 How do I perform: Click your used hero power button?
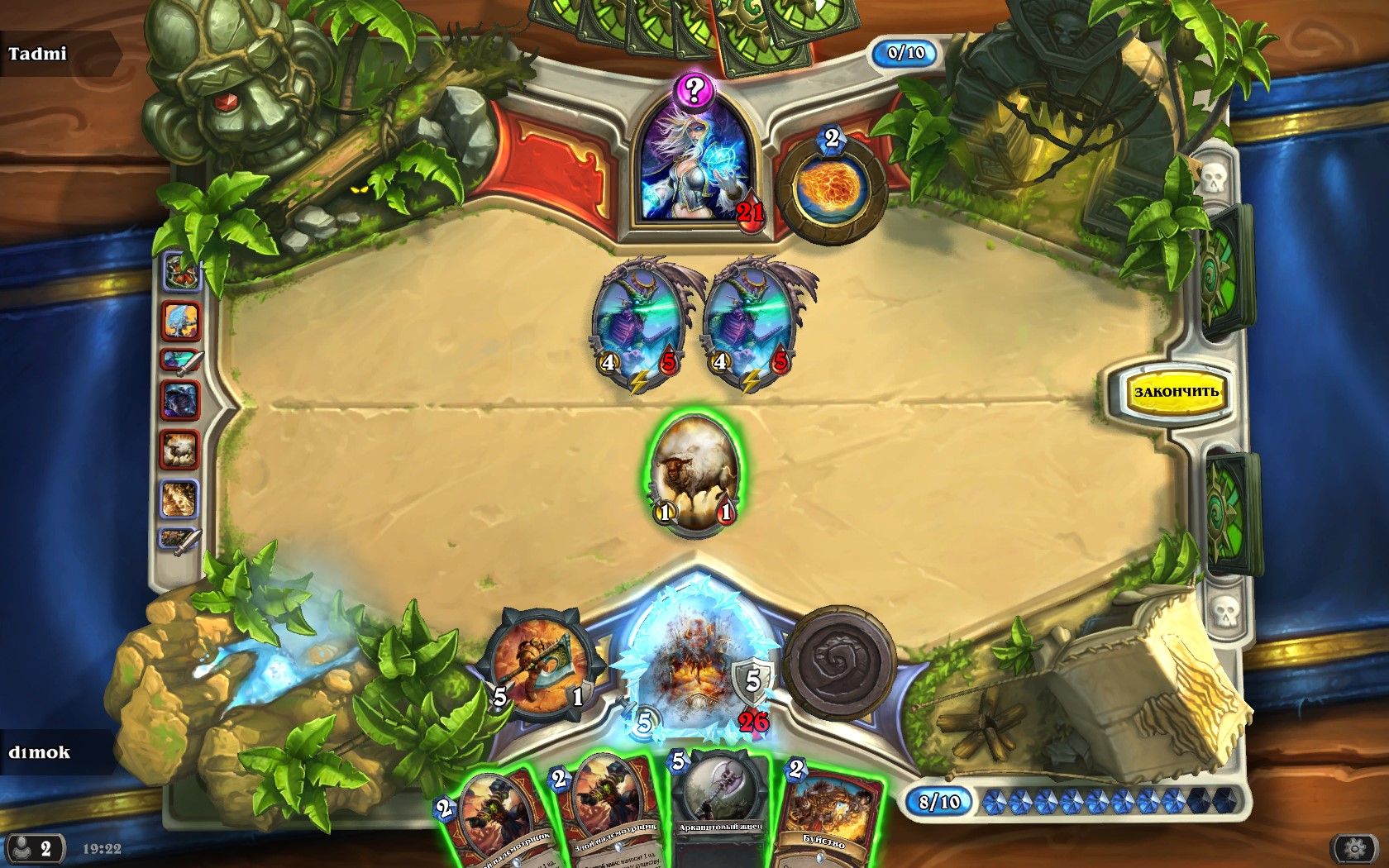[840, 663]
